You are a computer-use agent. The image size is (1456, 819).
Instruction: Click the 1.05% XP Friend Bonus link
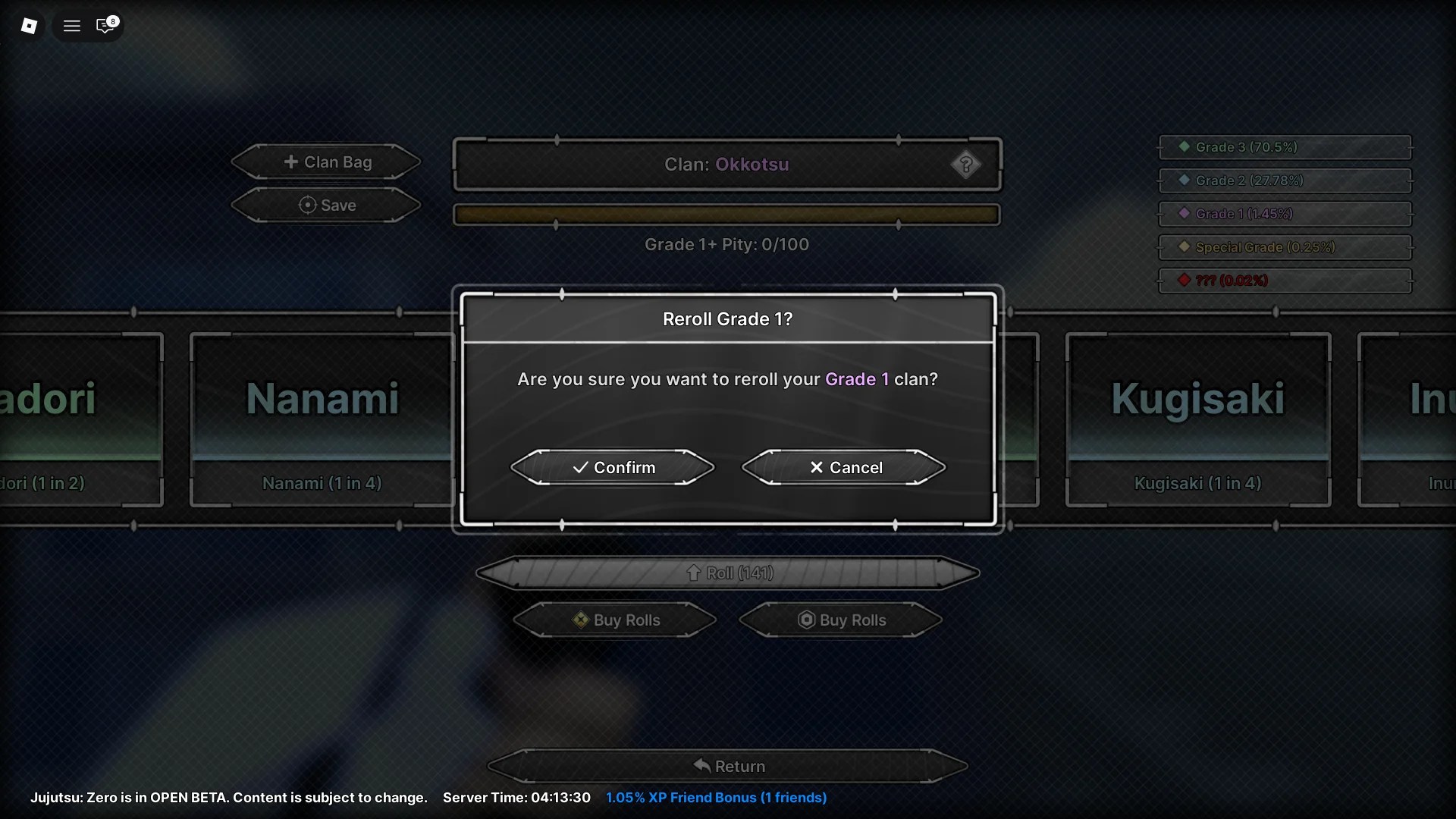[716, 797]
